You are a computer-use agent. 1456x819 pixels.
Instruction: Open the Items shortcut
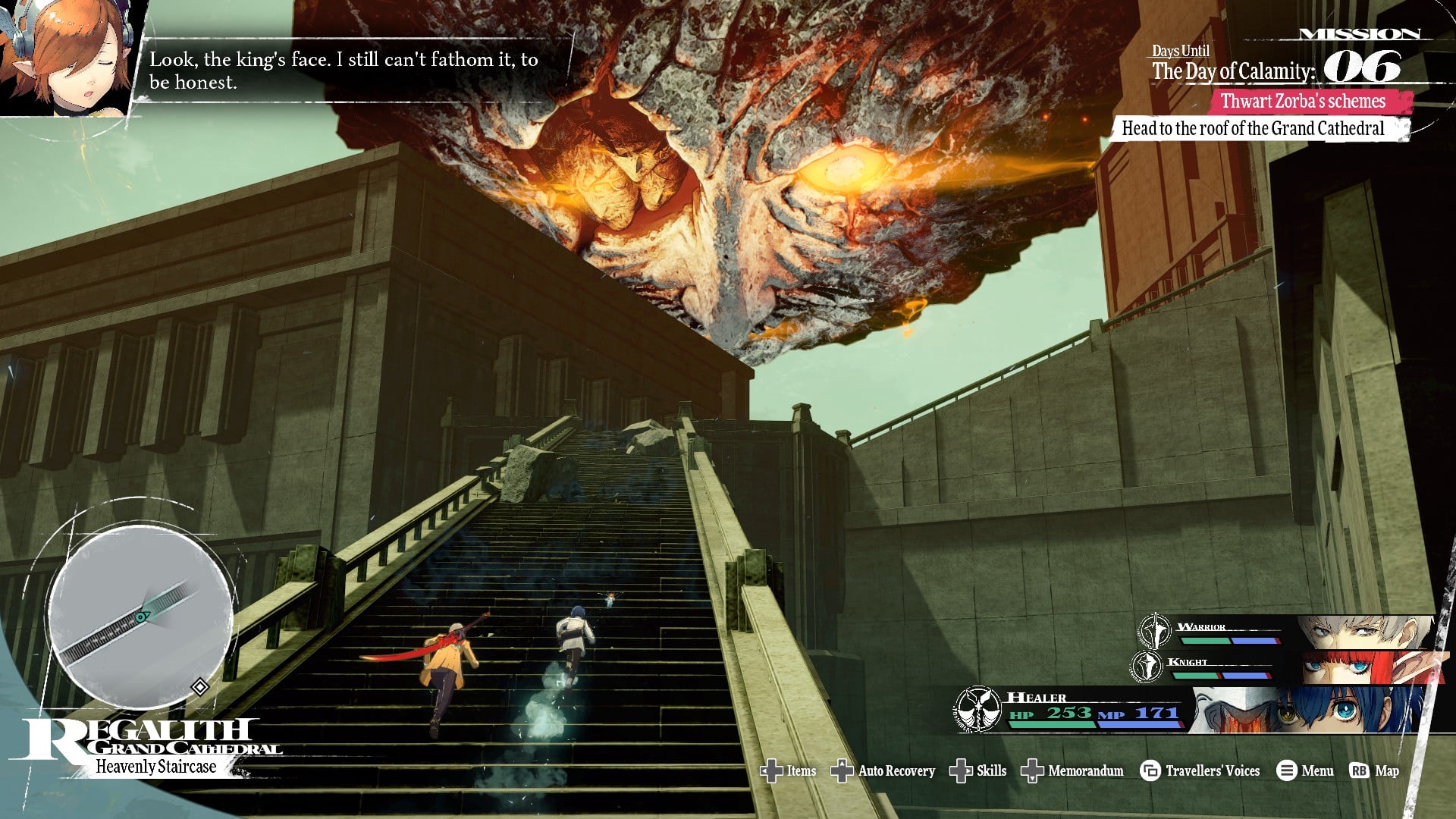coord(789,770)
